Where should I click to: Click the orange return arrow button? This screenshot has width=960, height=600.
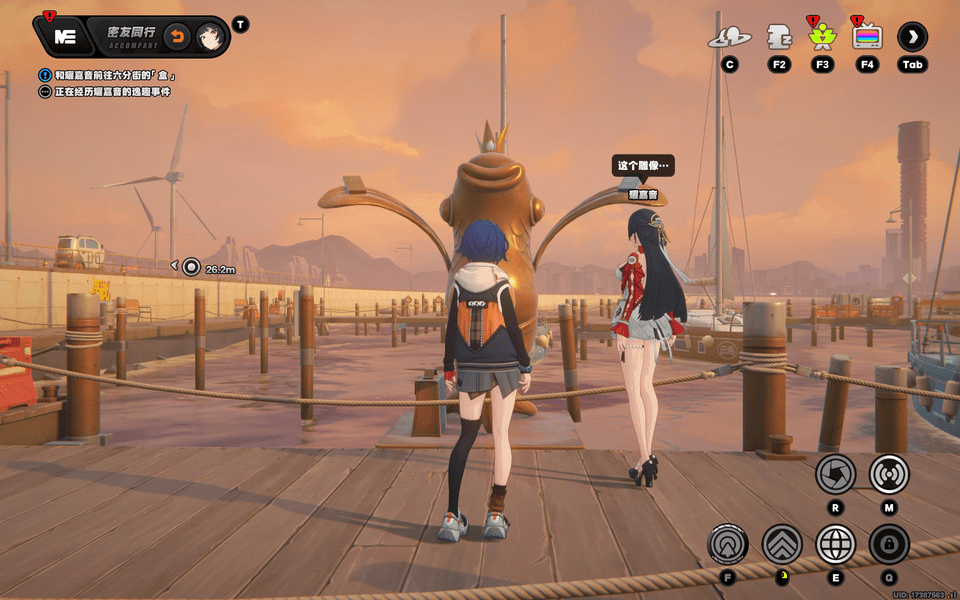[x=176, y=37]
